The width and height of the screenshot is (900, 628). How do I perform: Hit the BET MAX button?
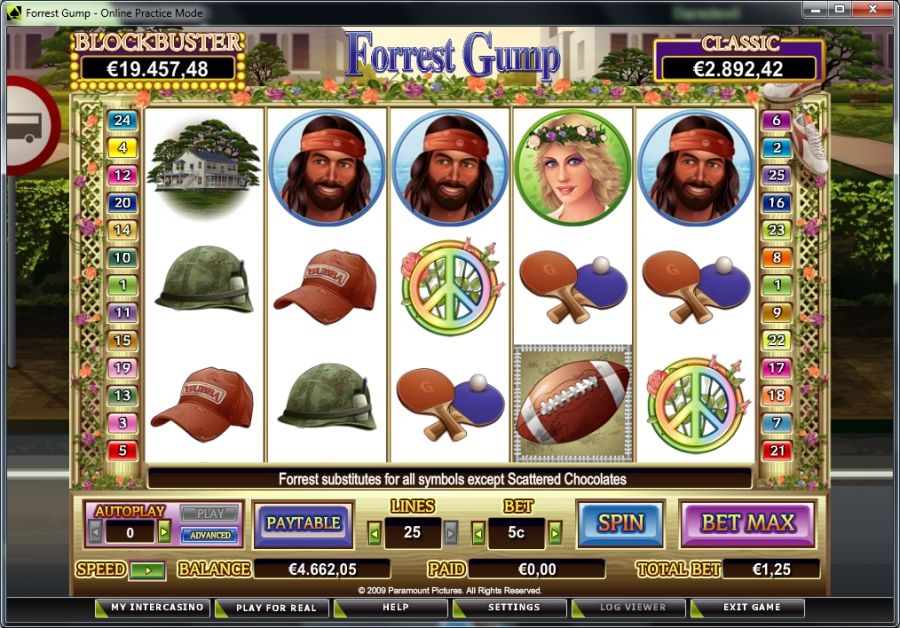(747, 523)
